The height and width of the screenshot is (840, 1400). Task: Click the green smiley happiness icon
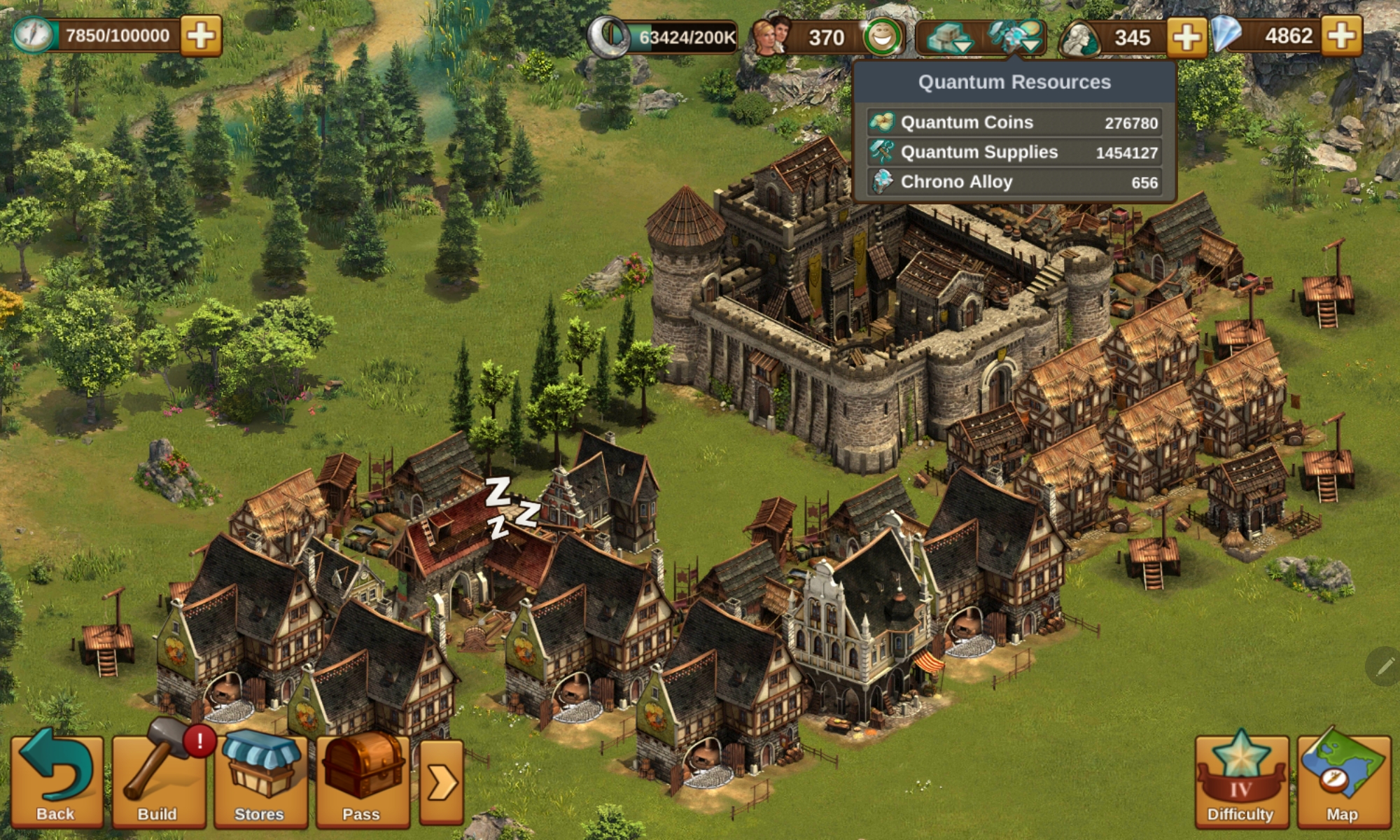(882, 36)
